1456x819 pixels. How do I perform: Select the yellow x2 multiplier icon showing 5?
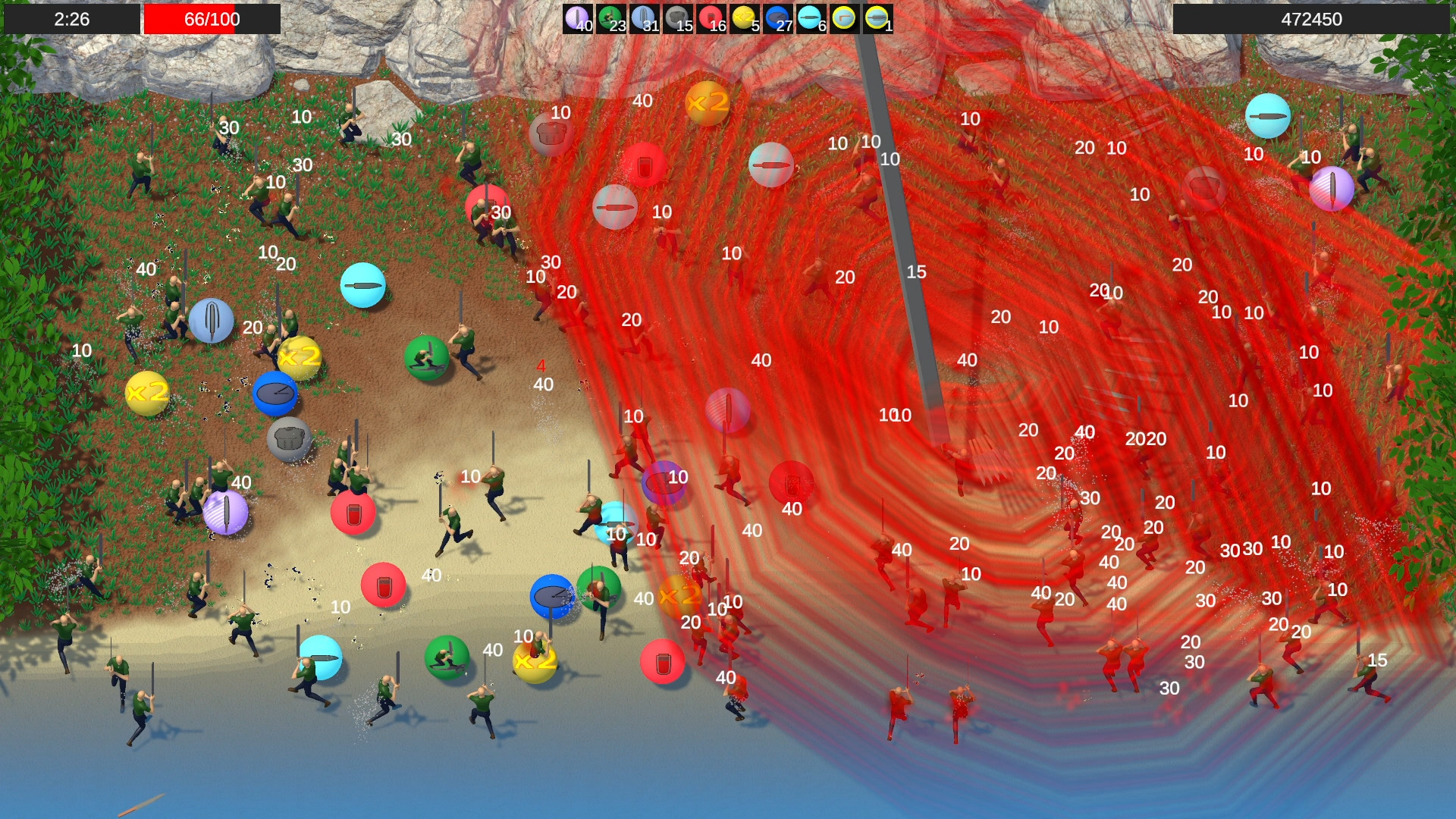745,17
